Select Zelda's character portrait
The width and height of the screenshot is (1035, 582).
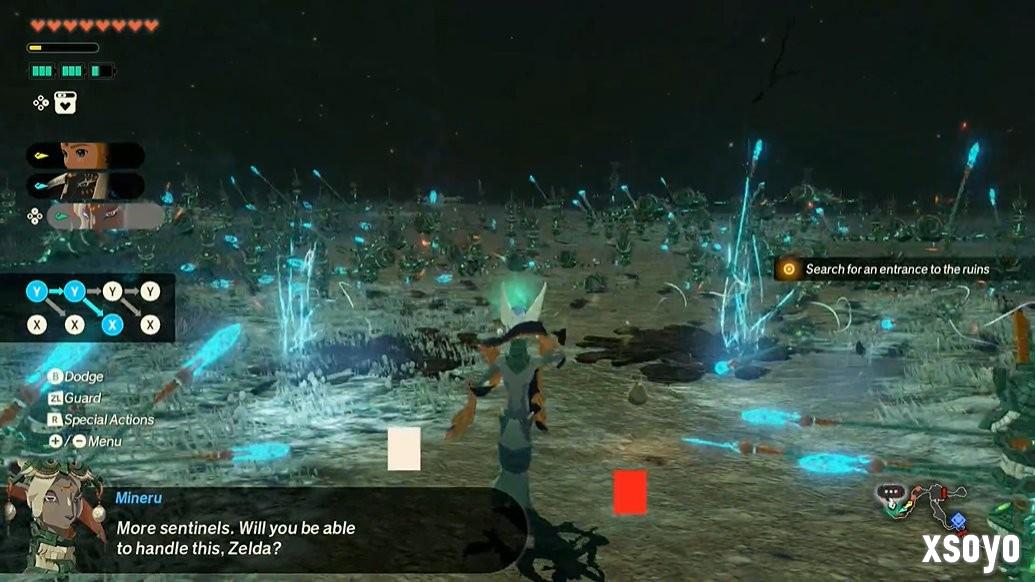(86, 155)
